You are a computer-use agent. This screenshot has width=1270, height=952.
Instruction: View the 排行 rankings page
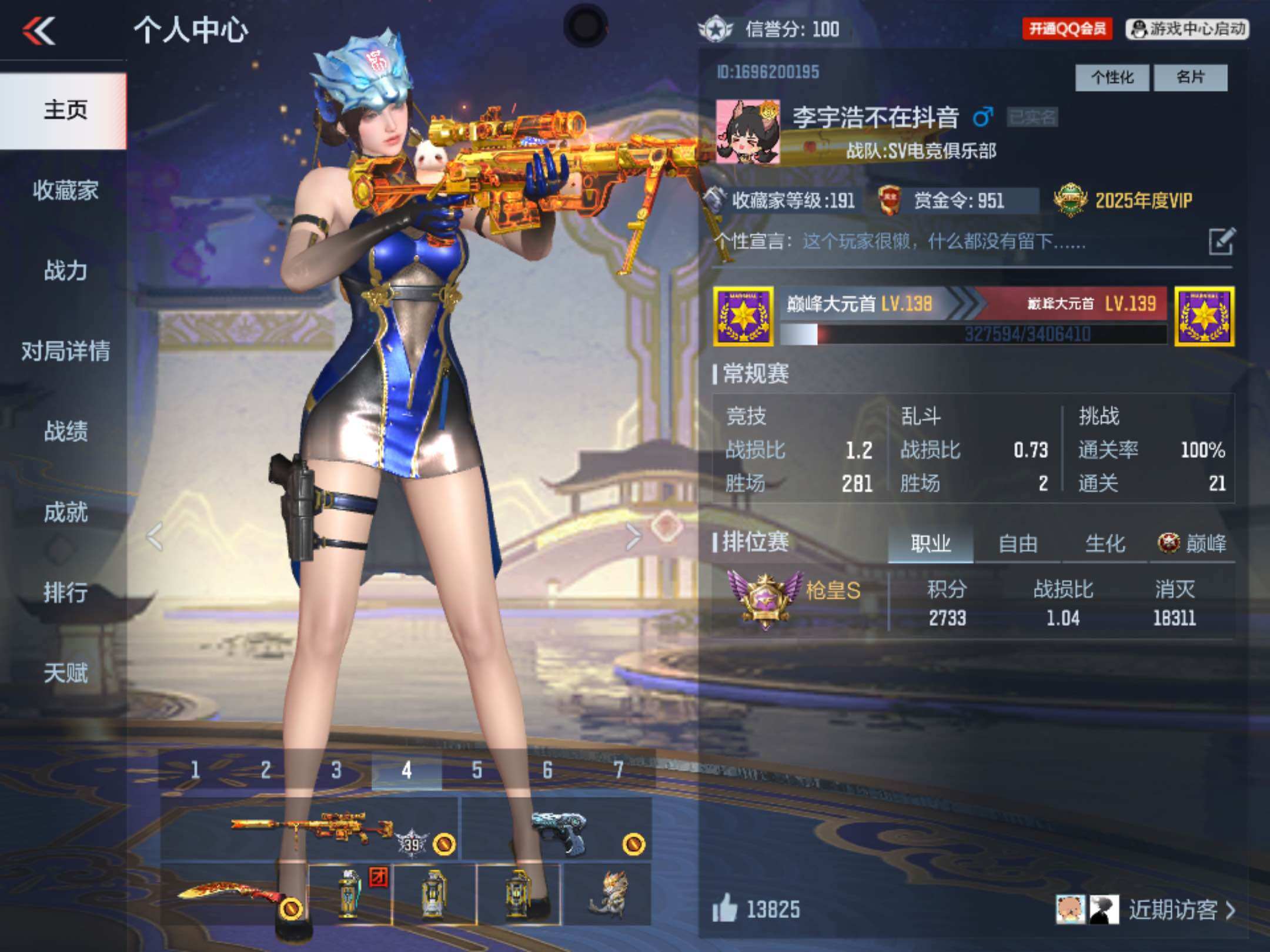[65, 592]
